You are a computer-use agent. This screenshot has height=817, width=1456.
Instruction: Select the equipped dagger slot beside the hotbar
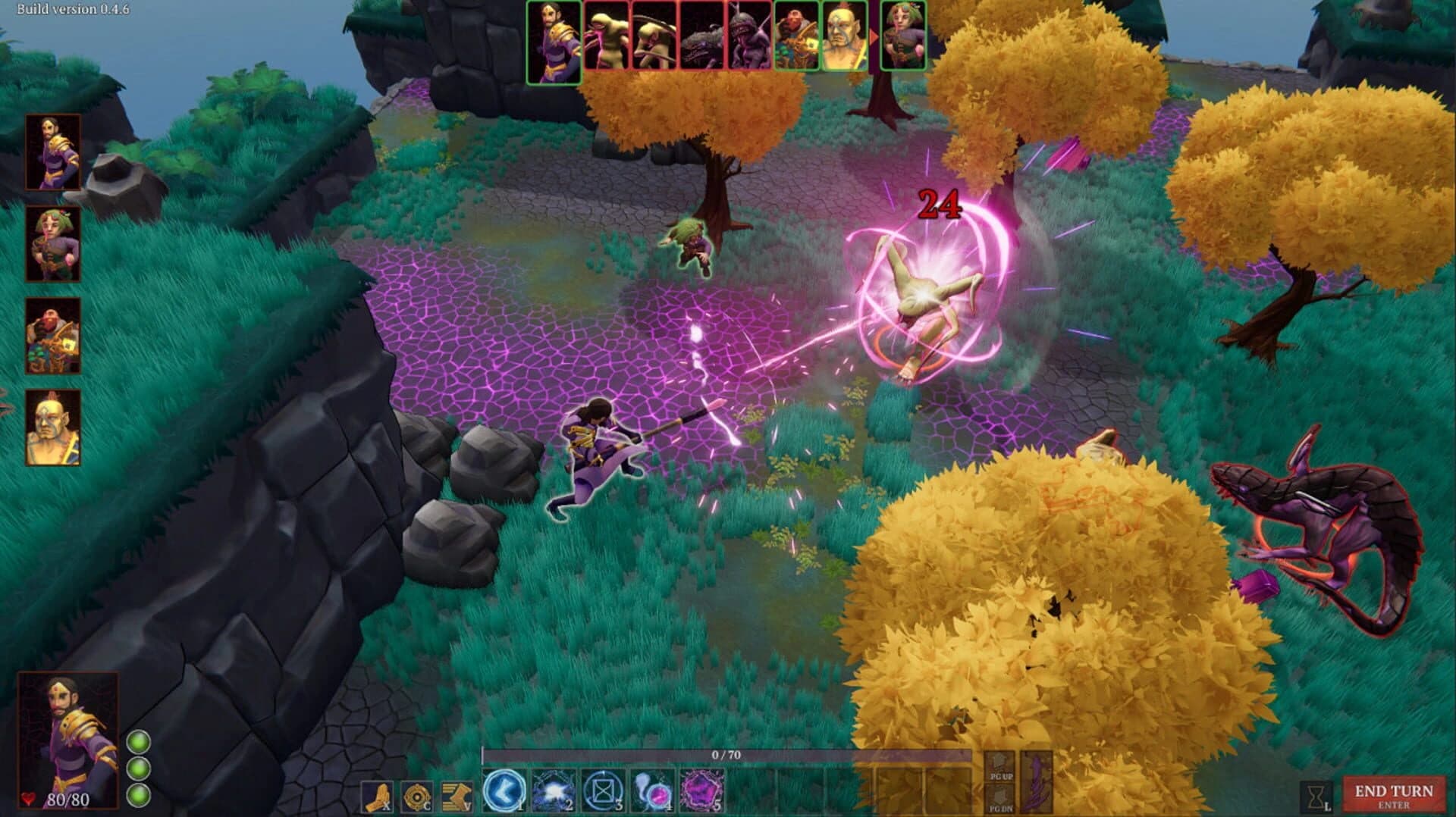(x=1036, y=781)
